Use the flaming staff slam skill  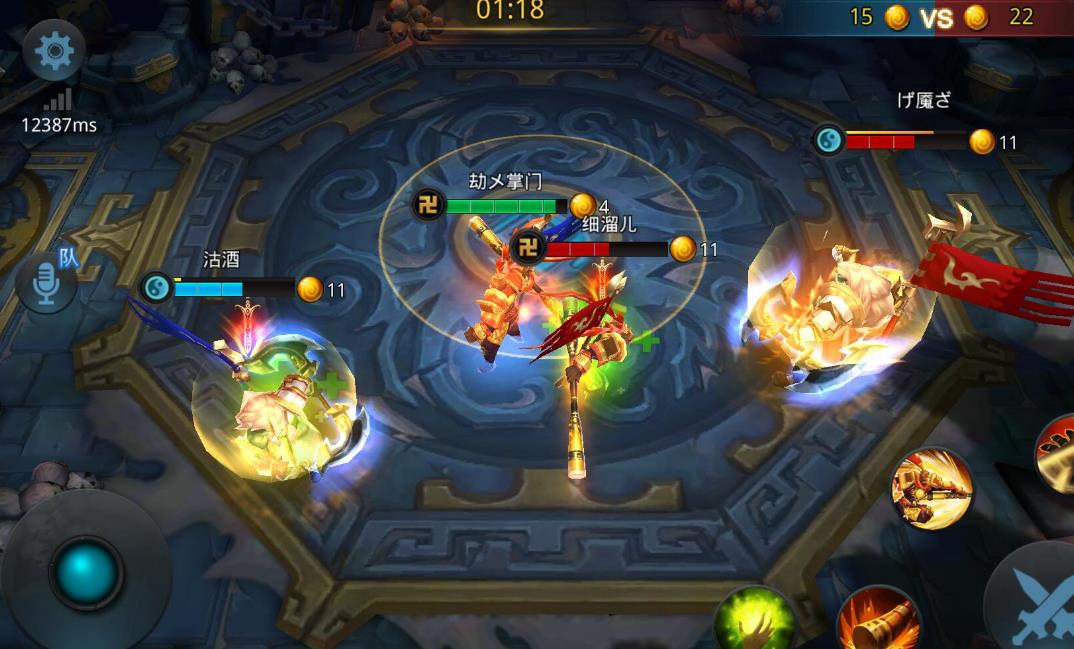(x=879, y=619)
